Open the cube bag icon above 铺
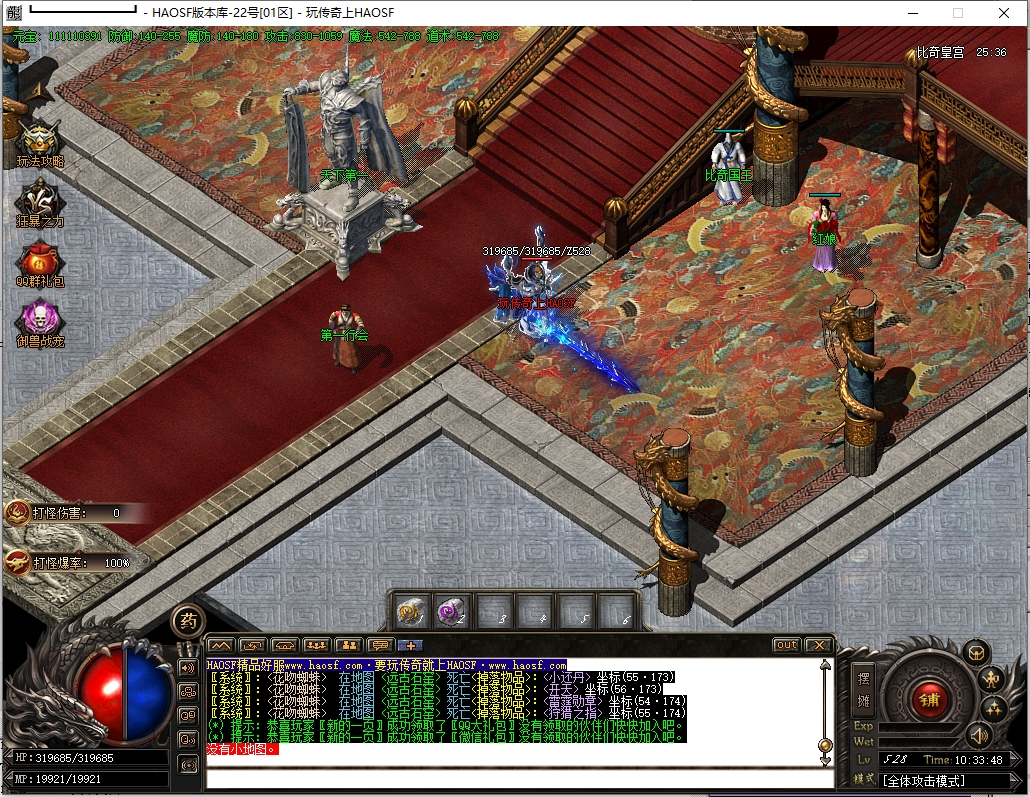This screenshot has width=1030, height=797. [975, 653]
